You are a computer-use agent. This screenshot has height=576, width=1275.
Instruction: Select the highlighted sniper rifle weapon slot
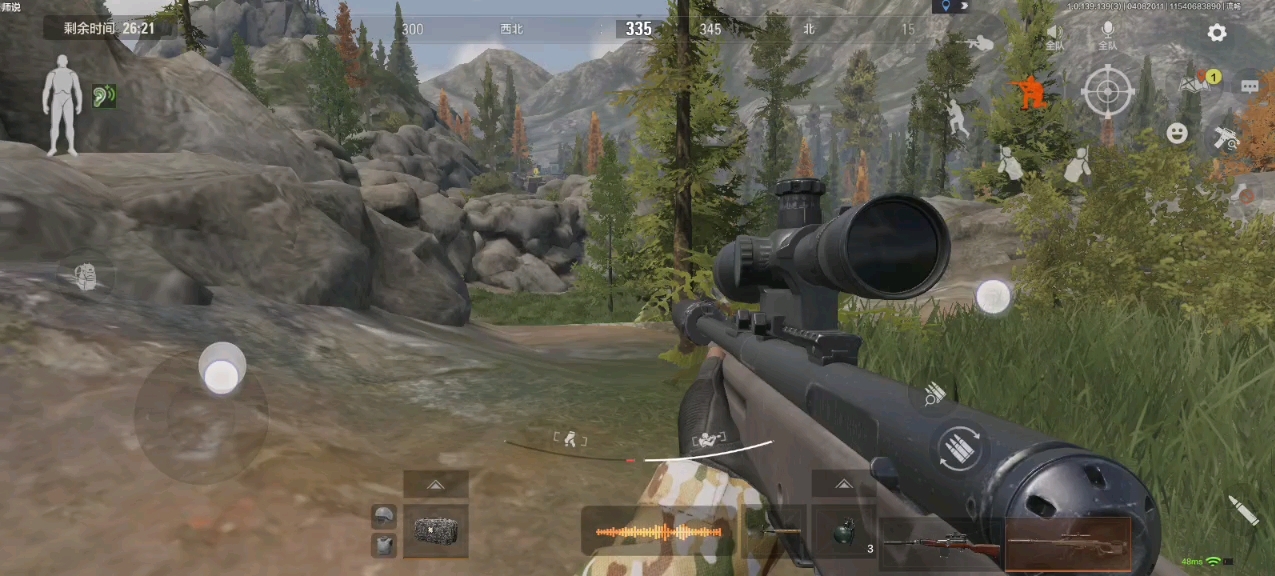click(x=1068, y=543)
